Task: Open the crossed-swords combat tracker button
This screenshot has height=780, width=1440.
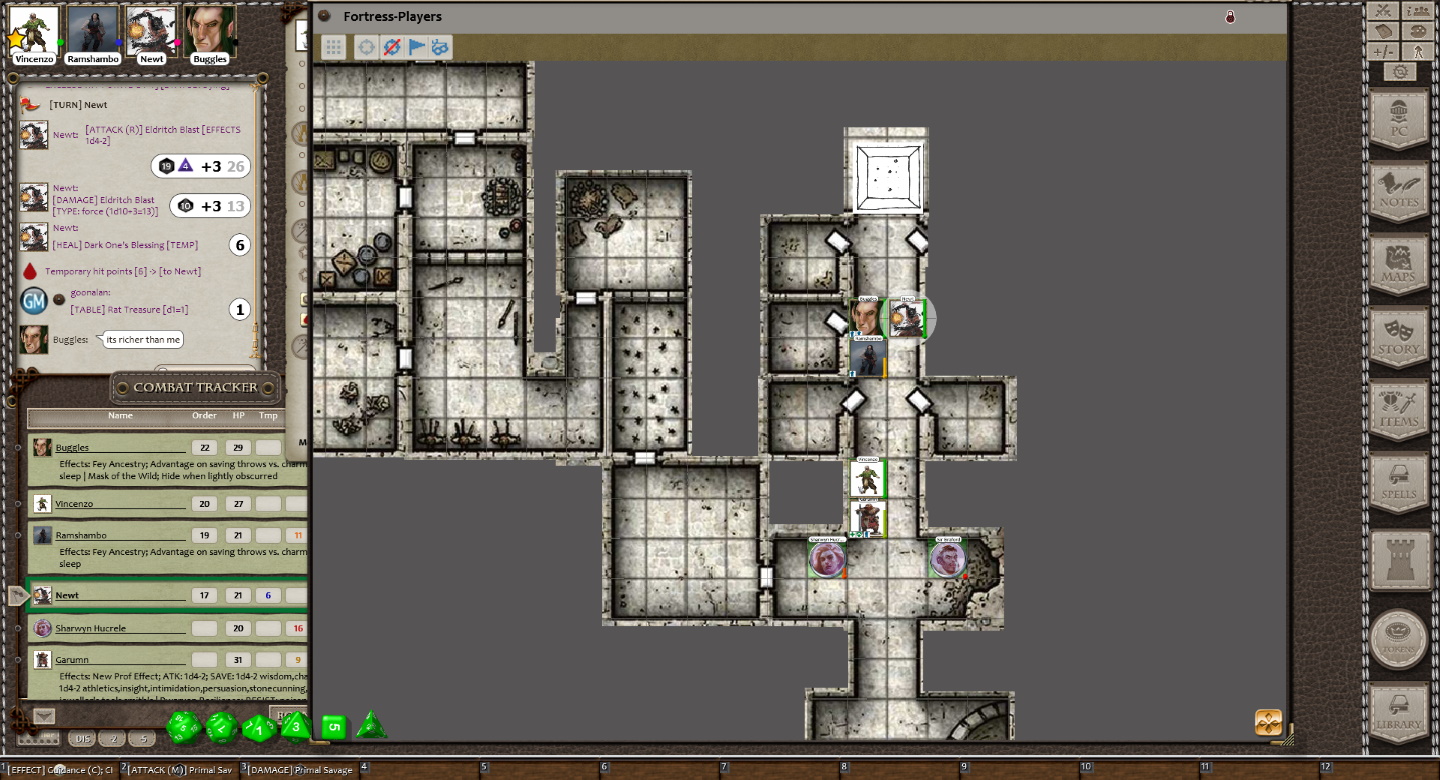Action: pos(1383,11)
